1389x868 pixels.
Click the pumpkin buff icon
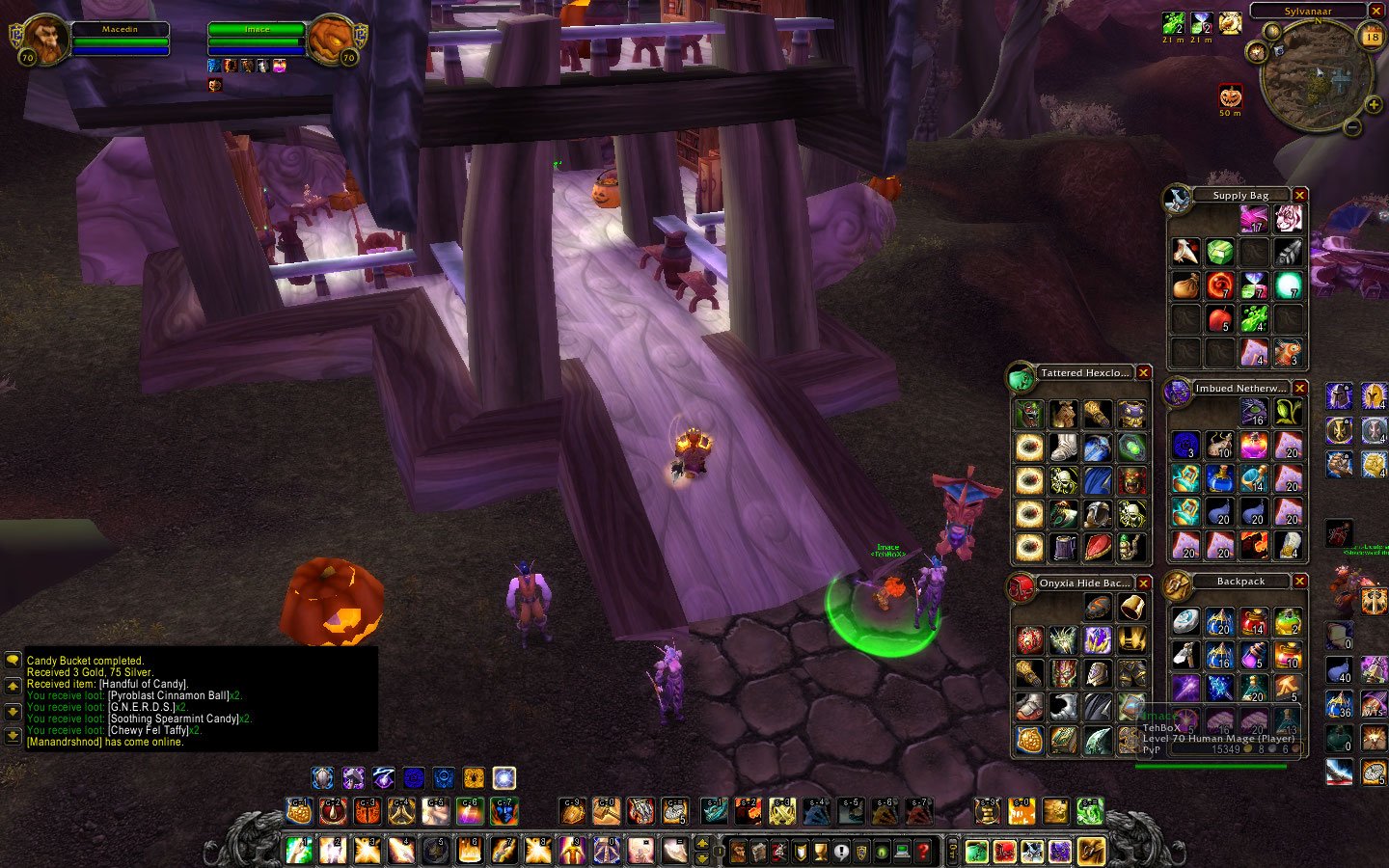1230,96
